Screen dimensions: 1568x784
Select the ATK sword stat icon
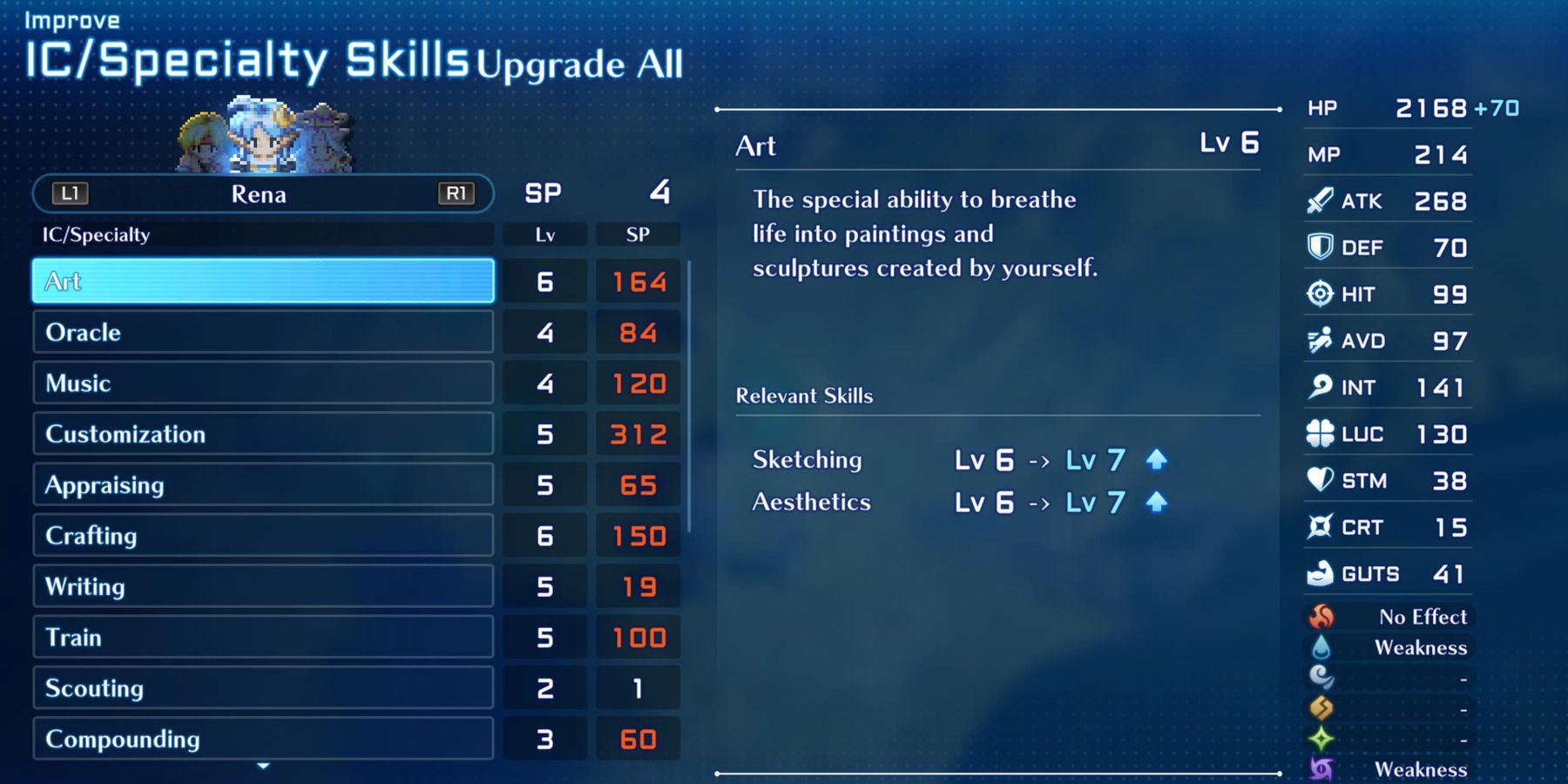(x=1321, y=200)
